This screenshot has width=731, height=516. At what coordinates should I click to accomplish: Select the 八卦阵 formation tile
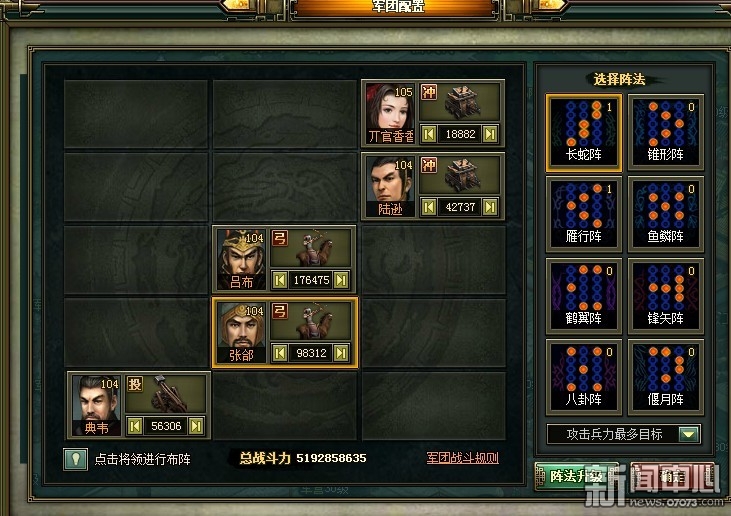[584, 376]
